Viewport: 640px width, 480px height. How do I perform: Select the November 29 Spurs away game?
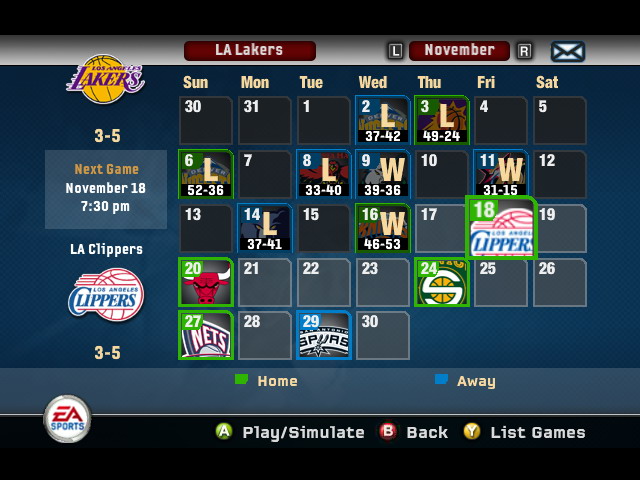click(x=324, y=335)
